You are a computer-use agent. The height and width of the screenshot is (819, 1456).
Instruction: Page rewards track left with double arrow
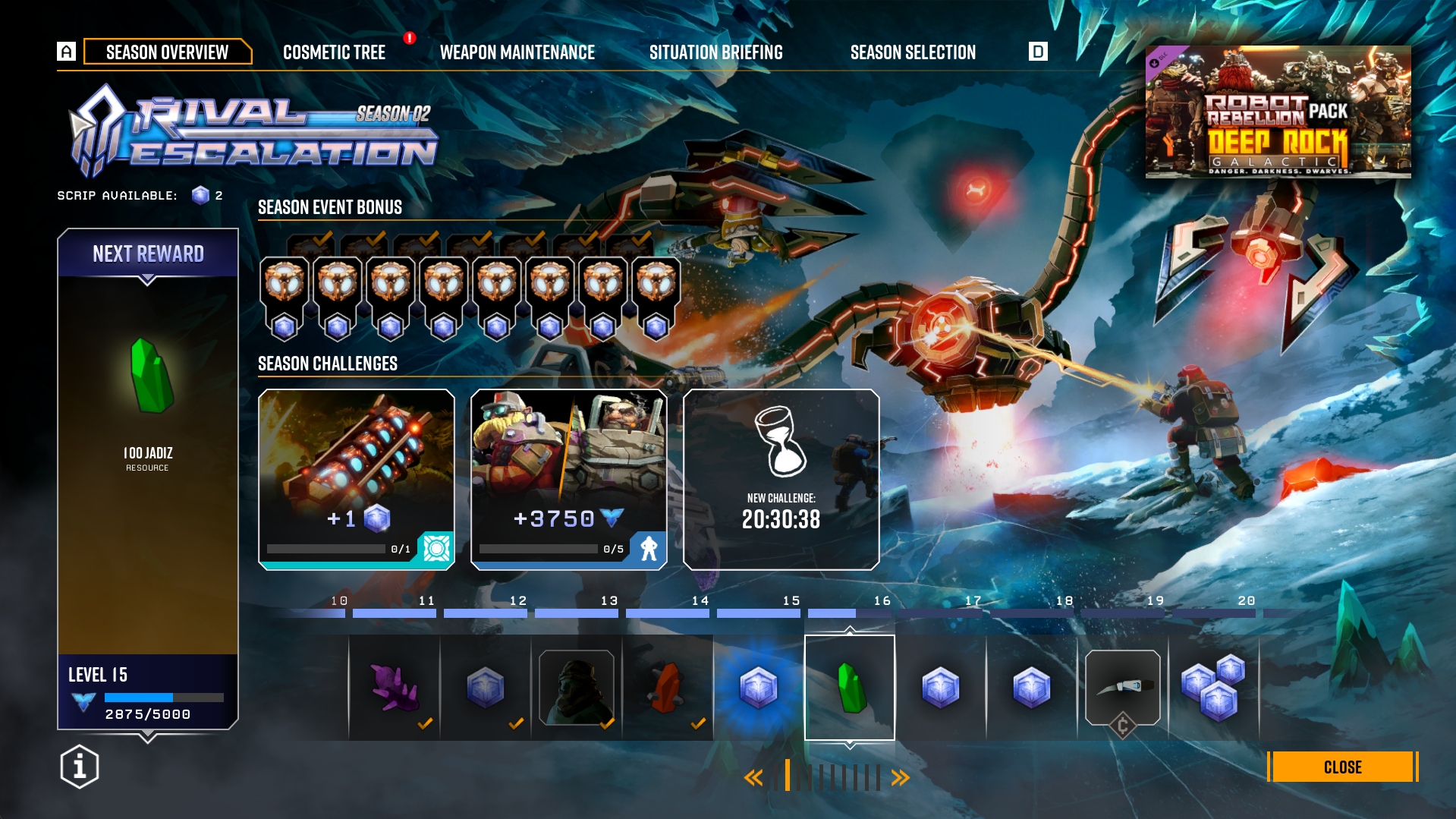coord(753,777)
